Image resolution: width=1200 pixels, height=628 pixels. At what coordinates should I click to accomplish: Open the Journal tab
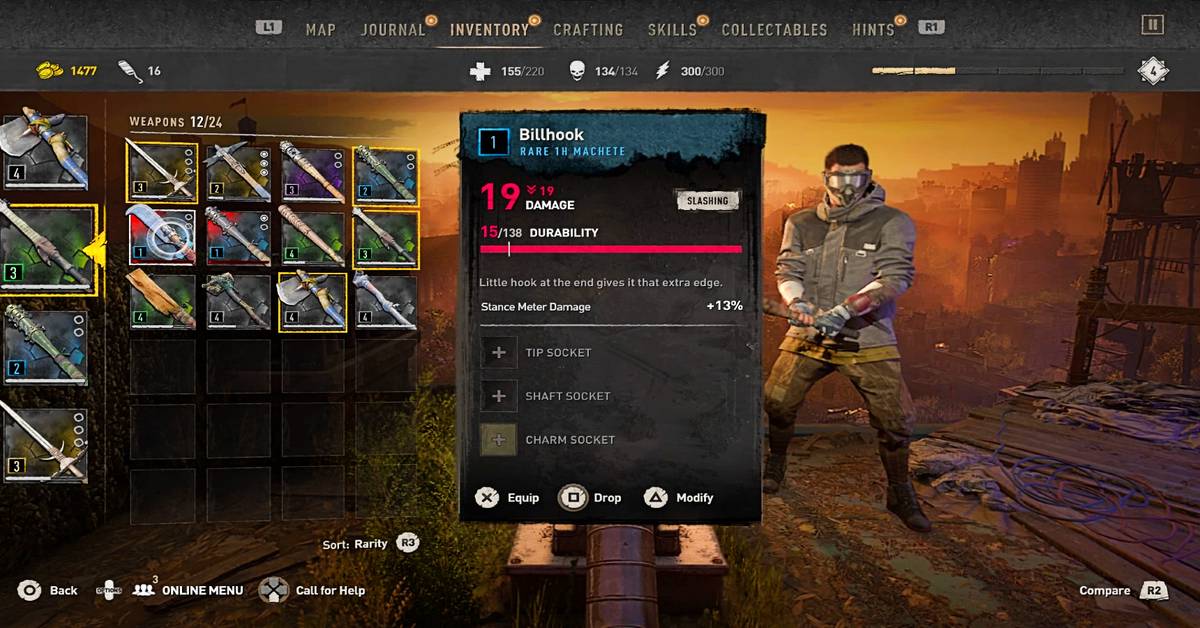pos(392,29)
